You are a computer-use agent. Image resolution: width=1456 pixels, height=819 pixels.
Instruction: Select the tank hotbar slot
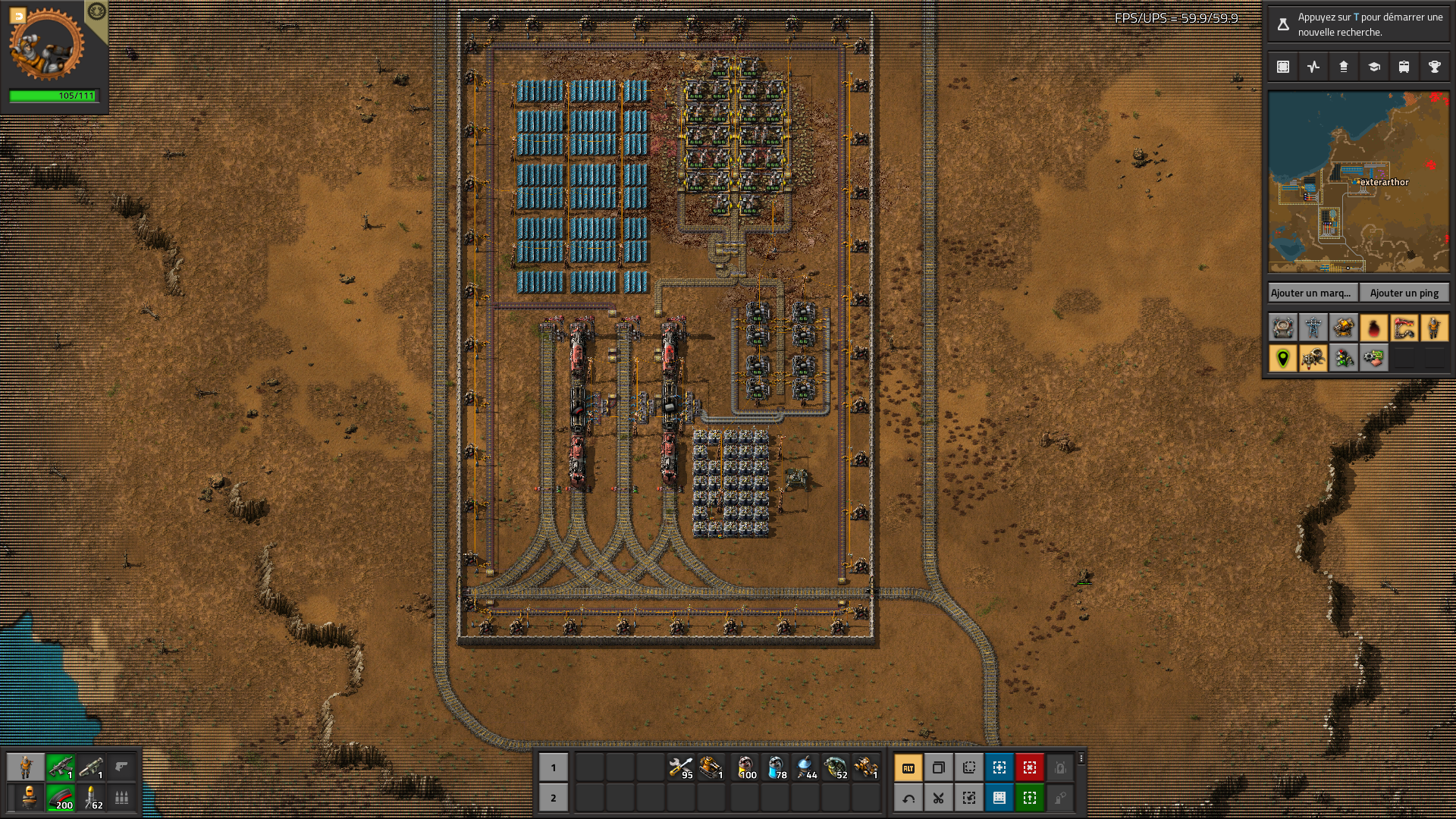[x=711, y=767]
